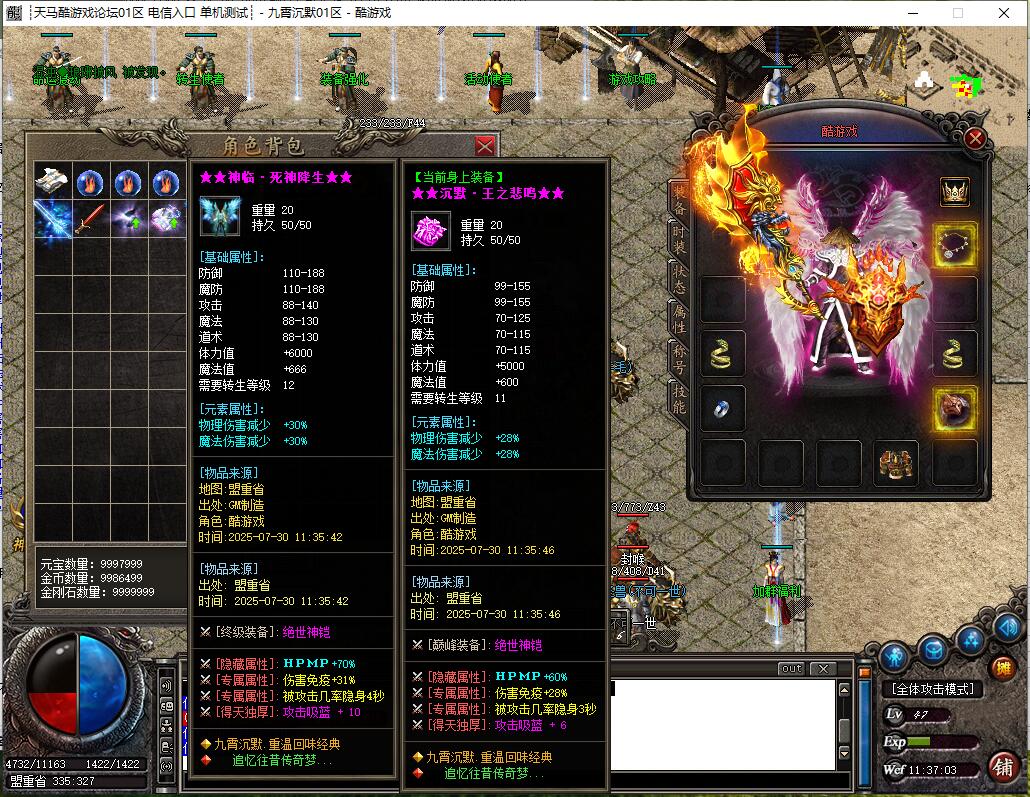
Task: Select the red sword in the backpack
Action: coord(91,217)
